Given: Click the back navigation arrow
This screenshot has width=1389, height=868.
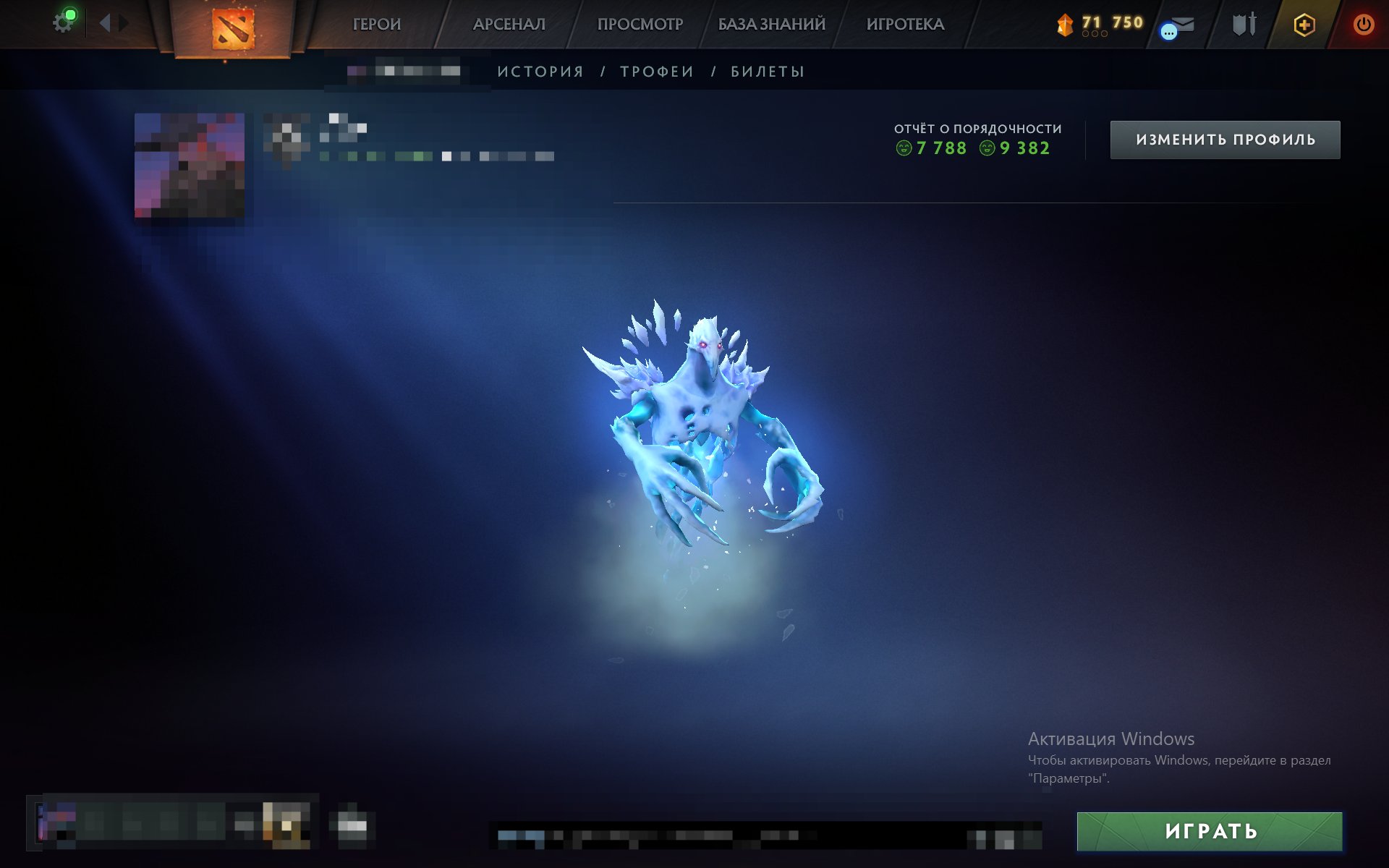Looking at the screenshot, I should pos(106,22).
